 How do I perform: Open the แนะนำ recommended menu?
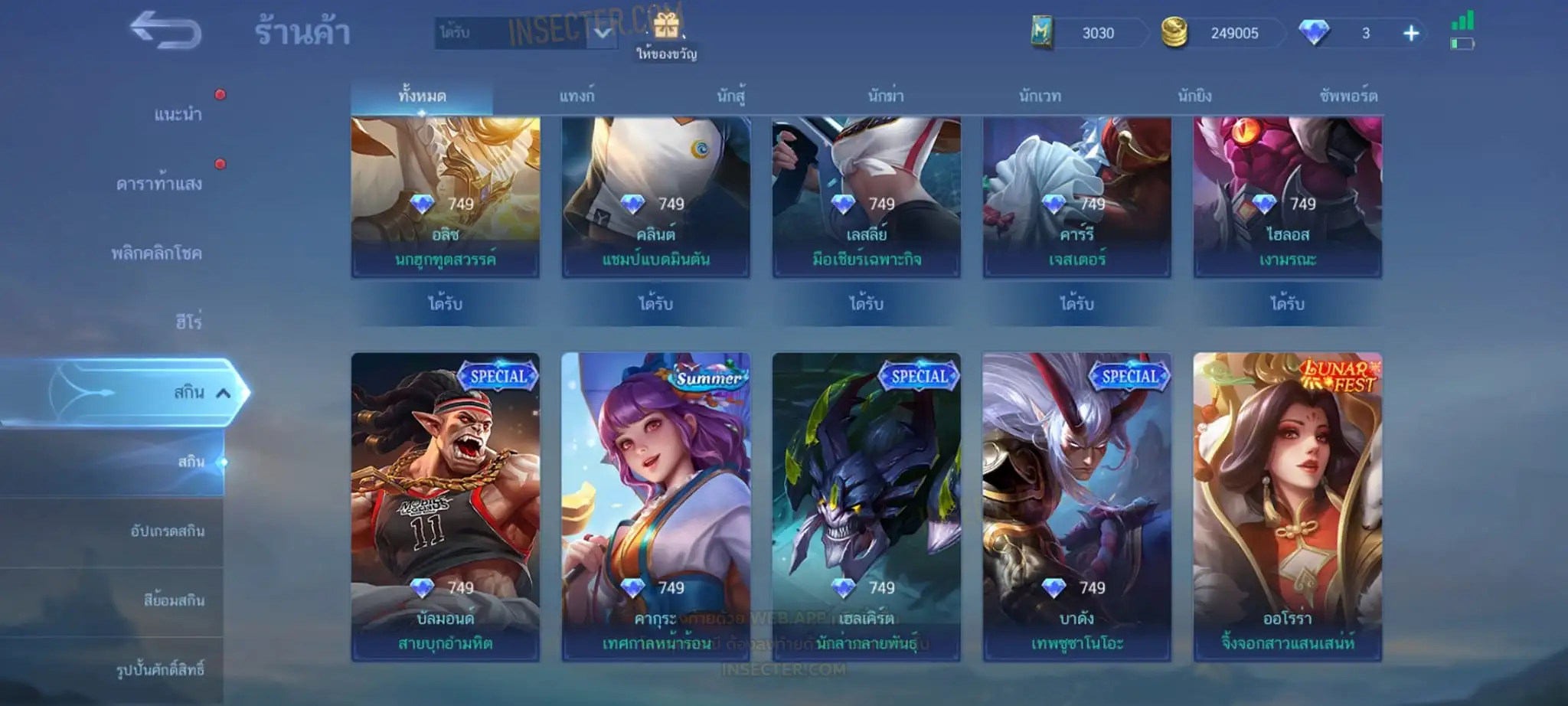(178, 114)
